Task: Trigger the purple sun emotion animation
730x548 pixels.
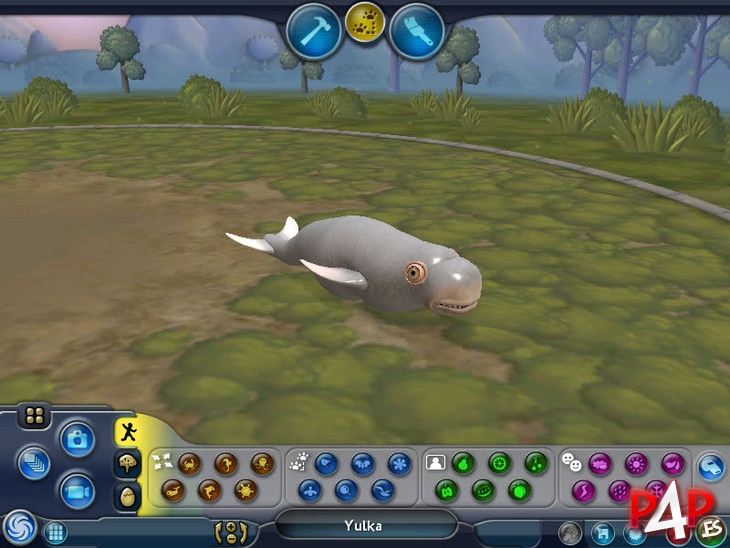Action: [x=636, y=463]
